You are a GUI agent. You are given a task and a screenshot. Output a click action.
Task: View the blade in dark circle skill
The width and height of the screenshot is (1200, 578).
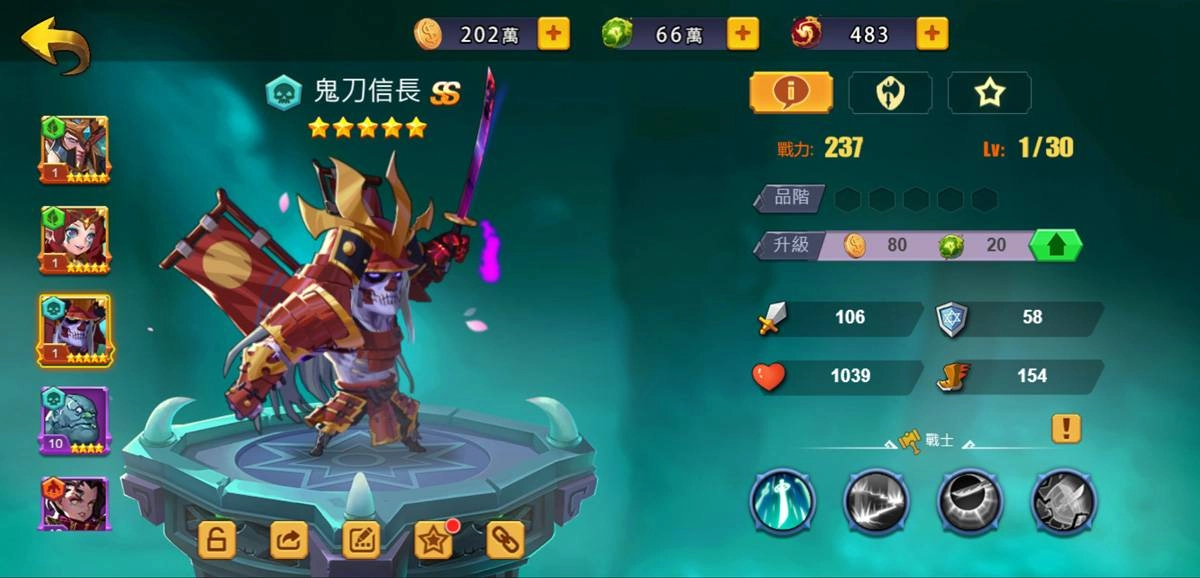point(969,502)
